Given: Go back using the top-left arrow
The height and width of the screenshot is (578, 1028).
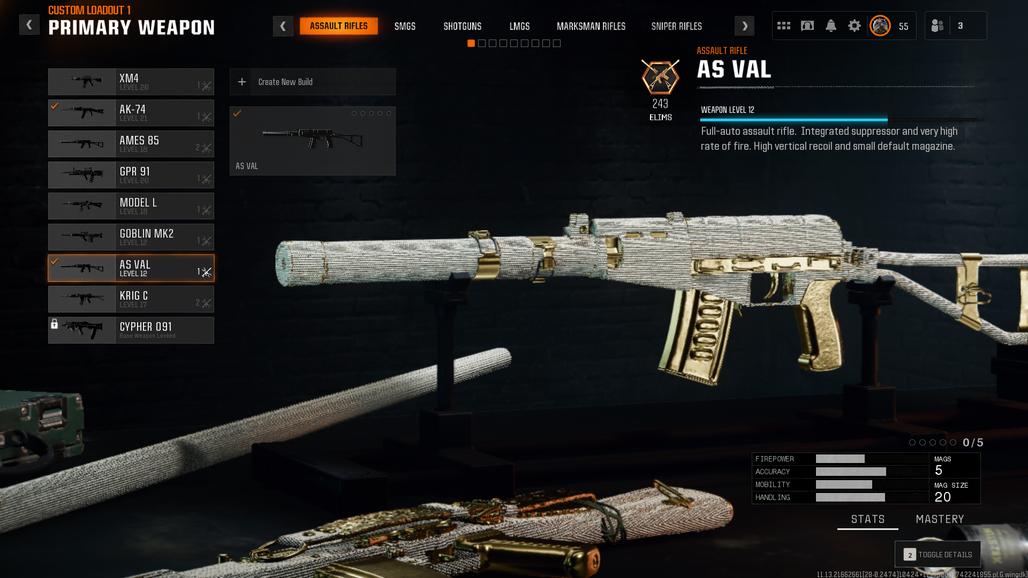Looking at the screenshot, I should coord(29,25).
